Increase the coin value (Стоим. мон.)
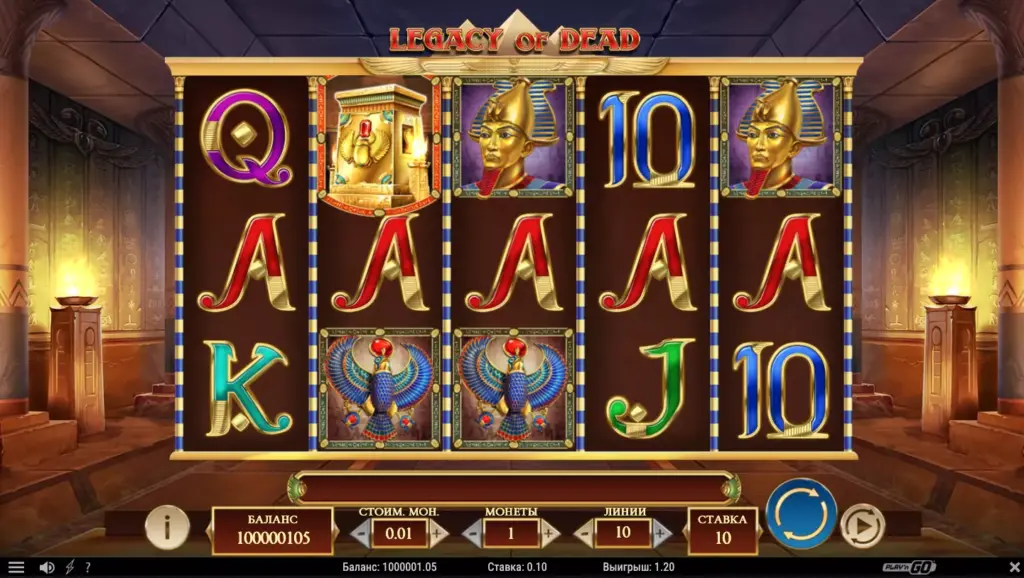This screenshot has height=578, width=1024. [x=436, y=533]
